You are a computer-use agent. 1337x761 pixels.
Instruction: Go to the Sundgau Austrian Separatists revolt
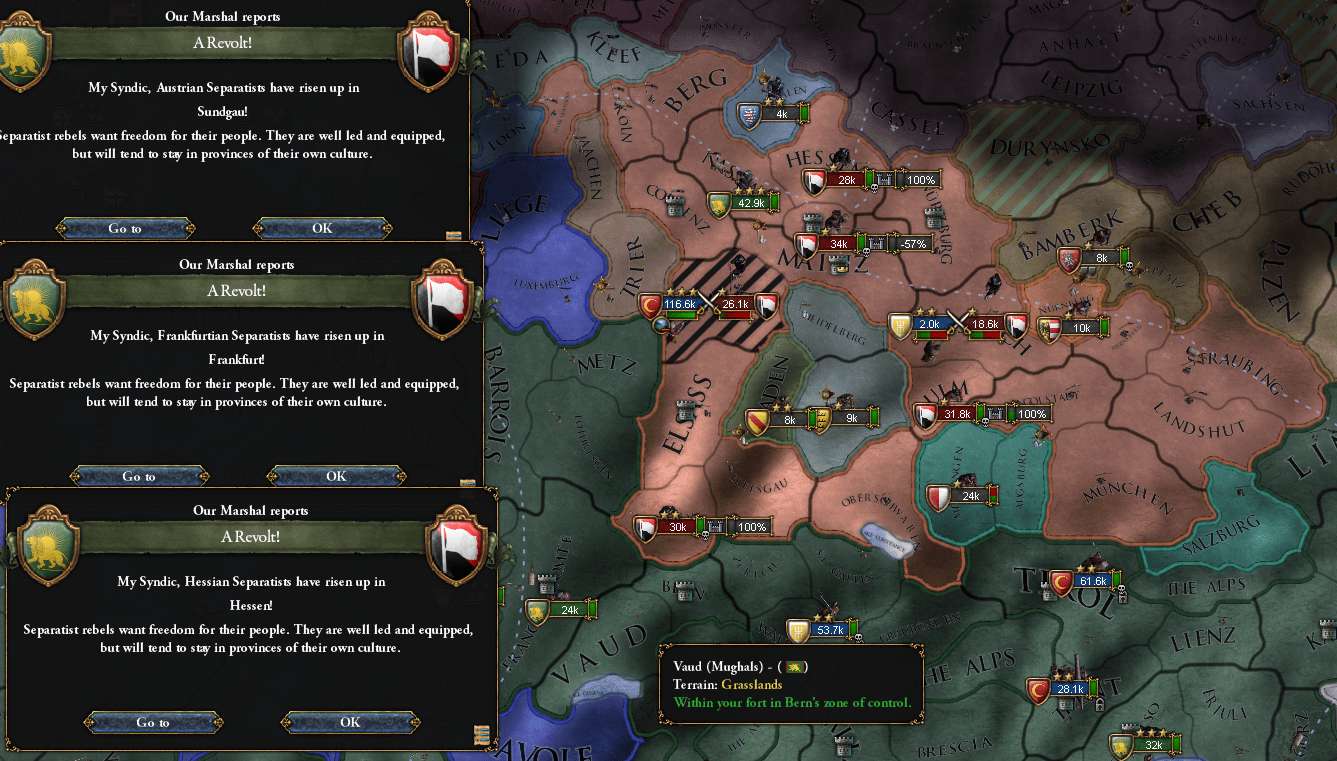tap(125, 228)
